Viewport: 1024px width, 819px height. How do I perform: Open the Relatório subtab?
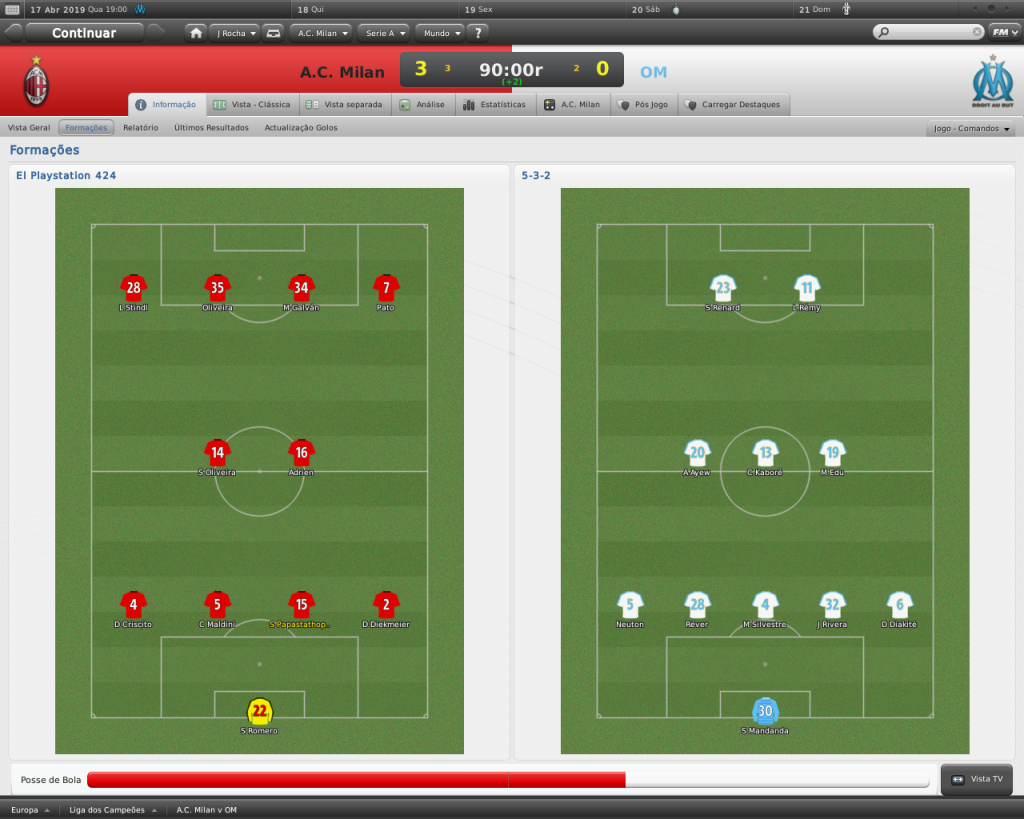pos(141,128)
